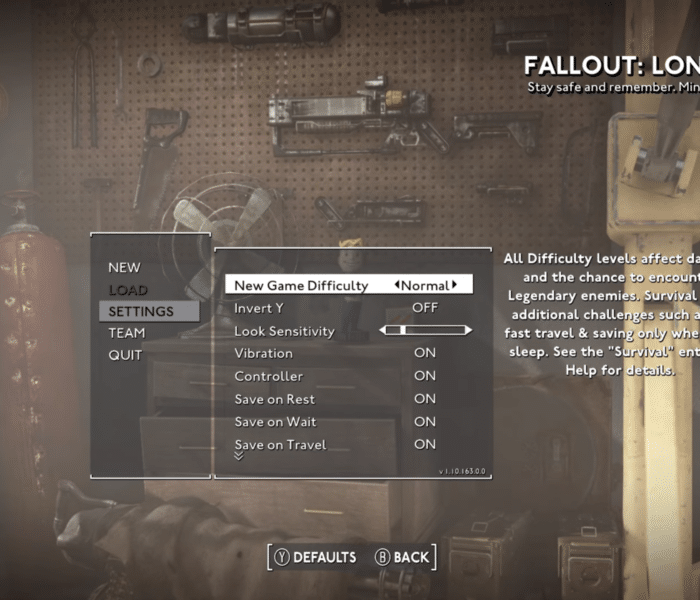The height and width of the screenshot is (600, 700).
Task: Toggle the Save on Rest option
Action: tap(425, 399)
